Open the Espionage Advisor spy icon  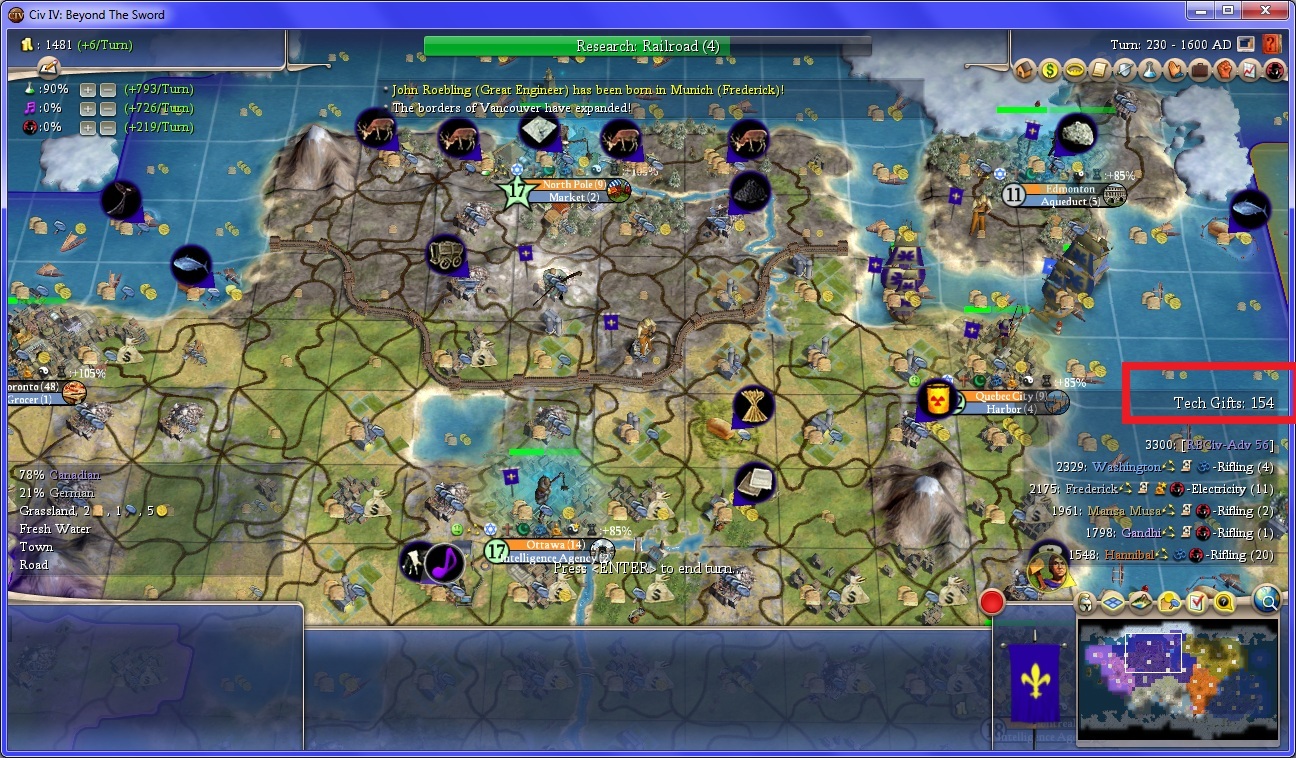[1274, 70]
